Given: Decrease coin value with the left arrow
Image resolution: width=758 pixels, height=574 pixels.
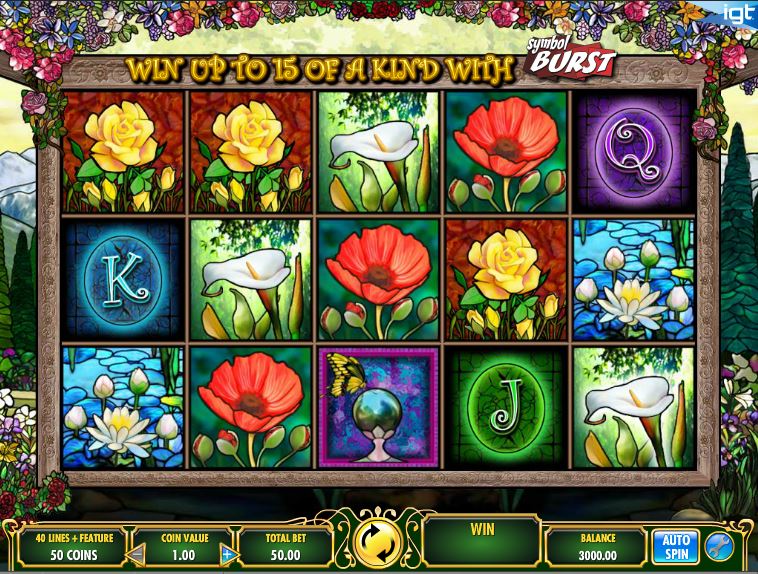Looking at the screenshot, I should 138,553.
